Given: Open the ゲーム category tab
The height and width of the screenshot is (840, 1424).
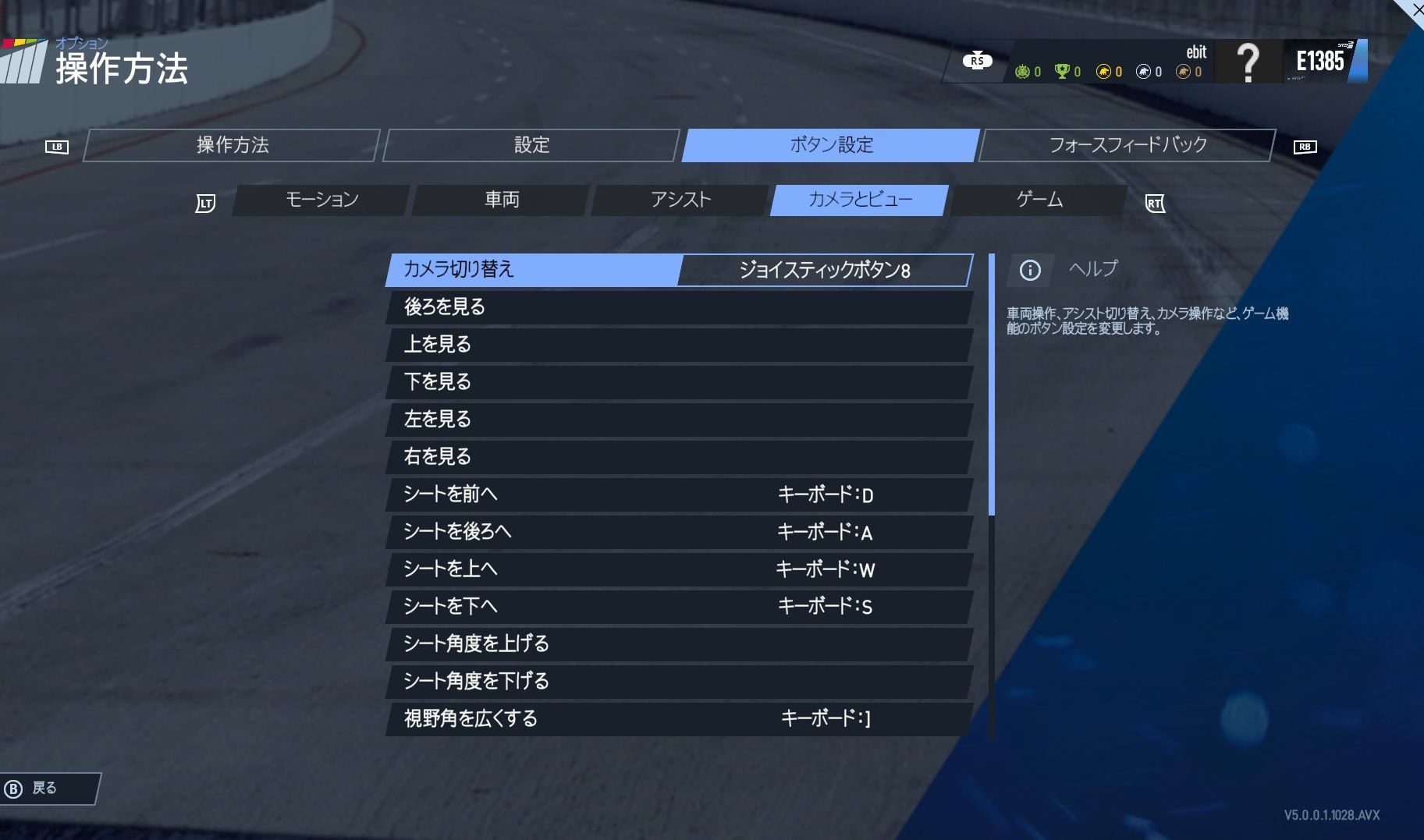Looking at the screenshot, I should [x=1038, y=200].
